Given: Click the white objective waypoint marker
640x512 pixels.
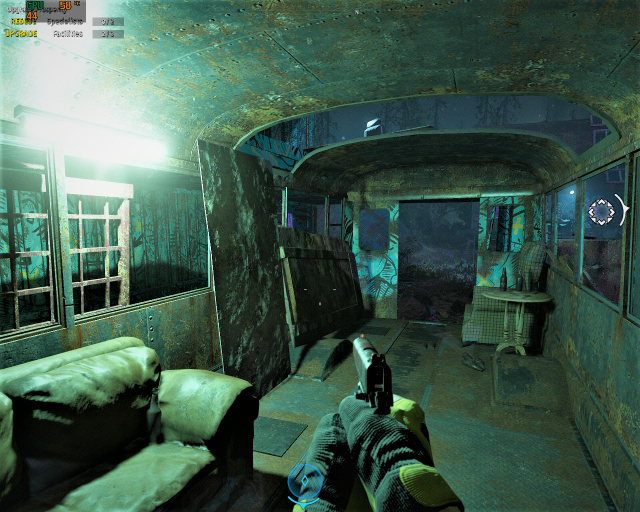Looking at the screenshot, I should 602,211.
